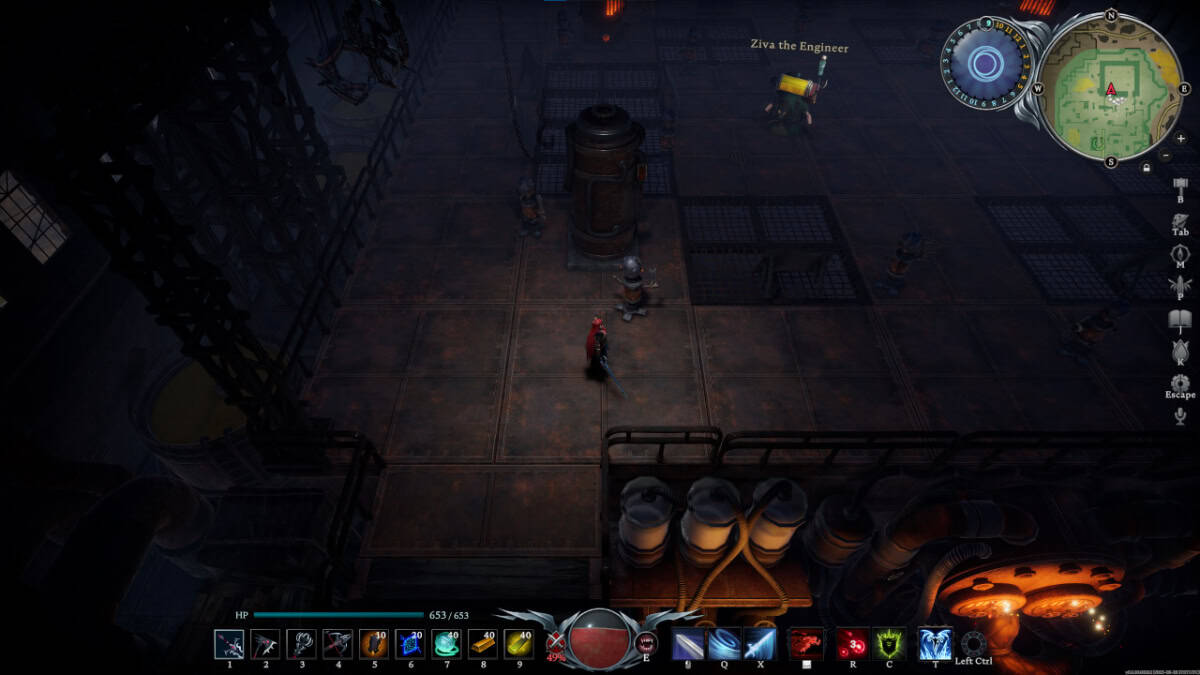Activate the green crowned skull ability
Viewport: 1200px width, 675px height.
click(889, 643)
